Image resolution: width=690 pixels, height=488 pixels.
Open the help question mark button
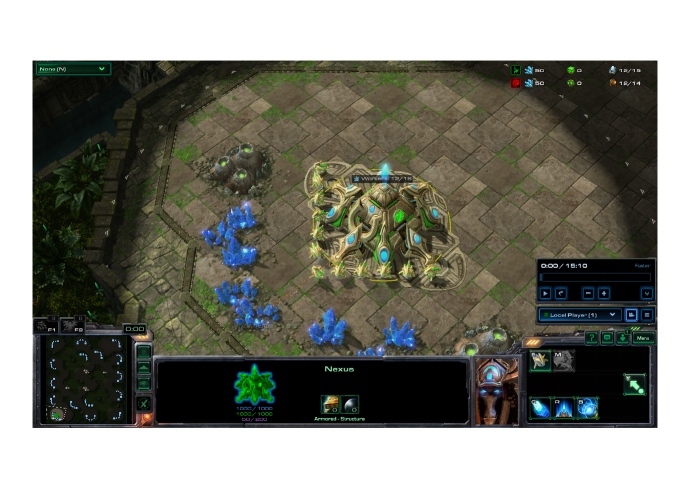pyautogui.click(x=591, y=338)
